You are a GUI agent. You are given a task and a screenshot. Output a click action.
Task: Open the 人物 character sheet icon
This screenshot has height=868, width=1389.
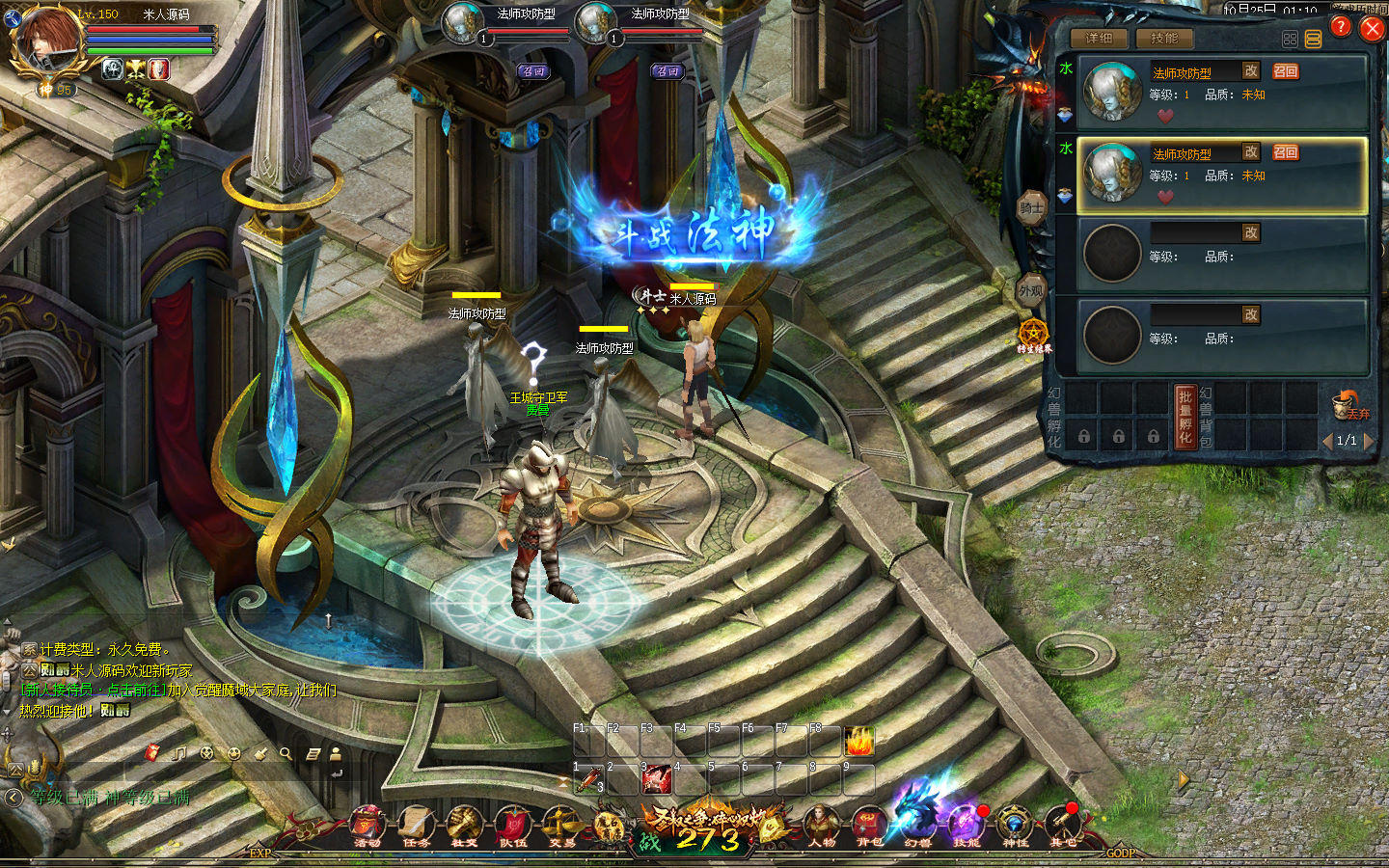point(822,825)
